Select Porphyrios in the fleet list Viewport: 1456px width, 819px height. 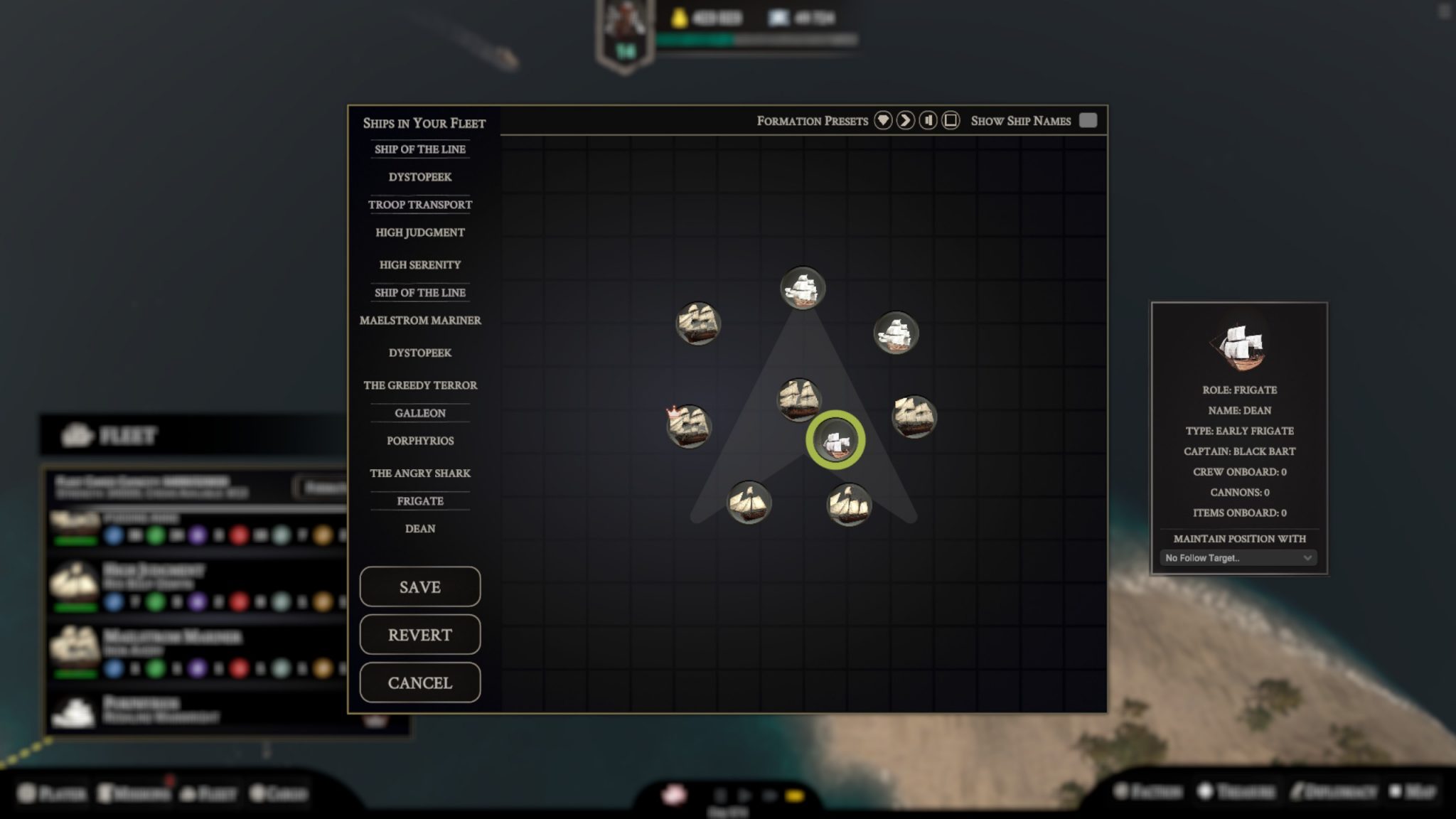[419, 441]
